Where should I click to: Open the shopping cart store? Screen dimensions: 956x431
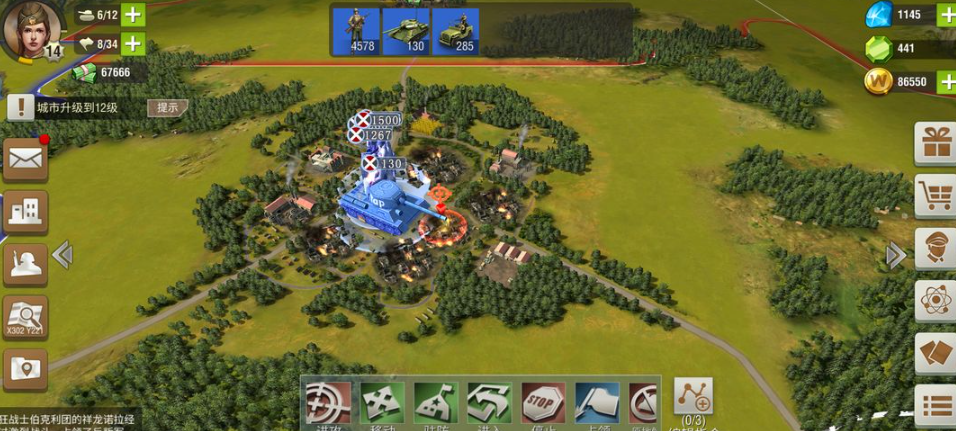pyautogui.click(x=936, y=196)
